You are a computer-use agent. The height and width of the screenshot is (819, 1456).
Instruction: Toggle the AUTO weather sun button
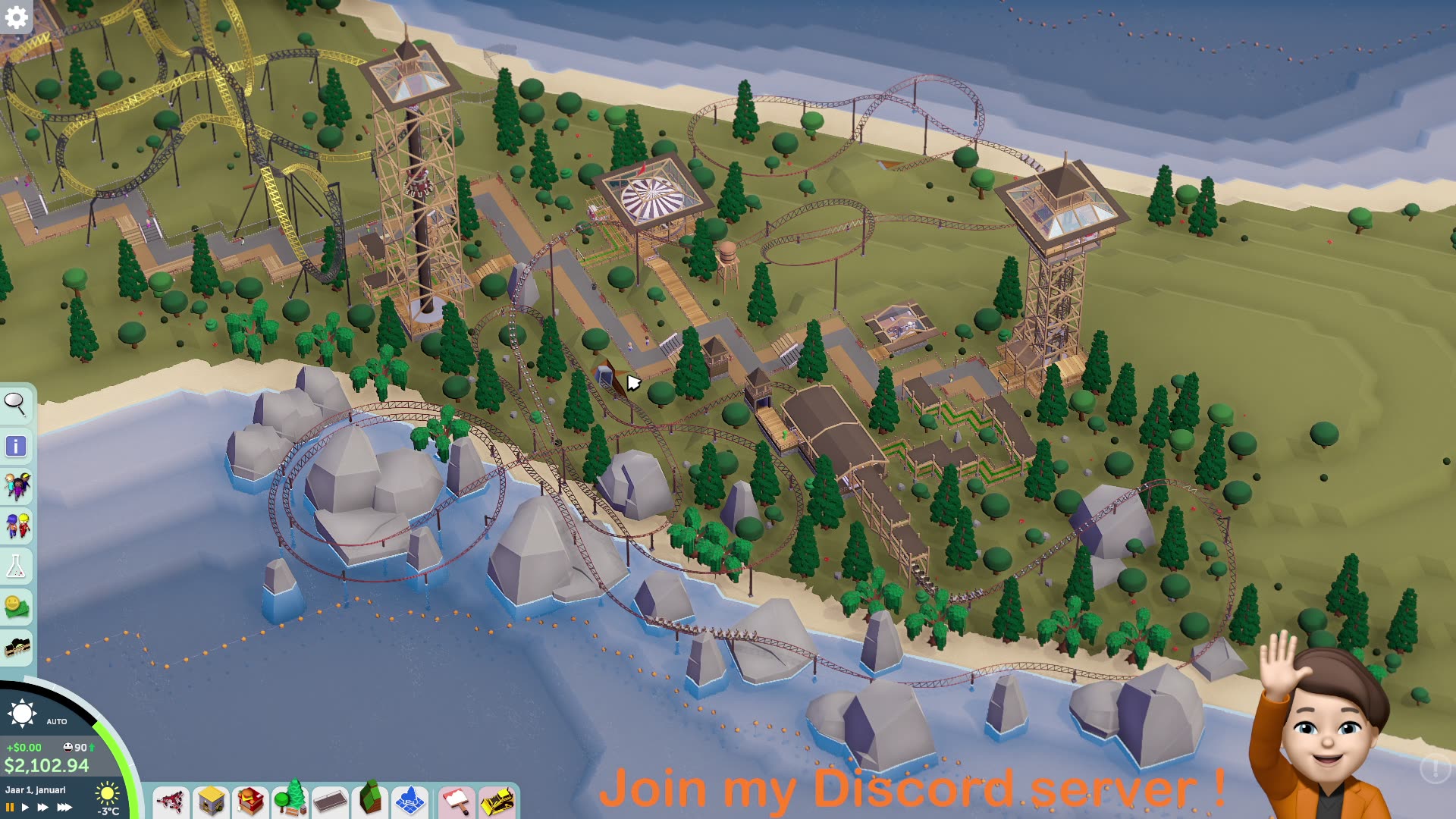pyautogui.click(x=22, y=714)
